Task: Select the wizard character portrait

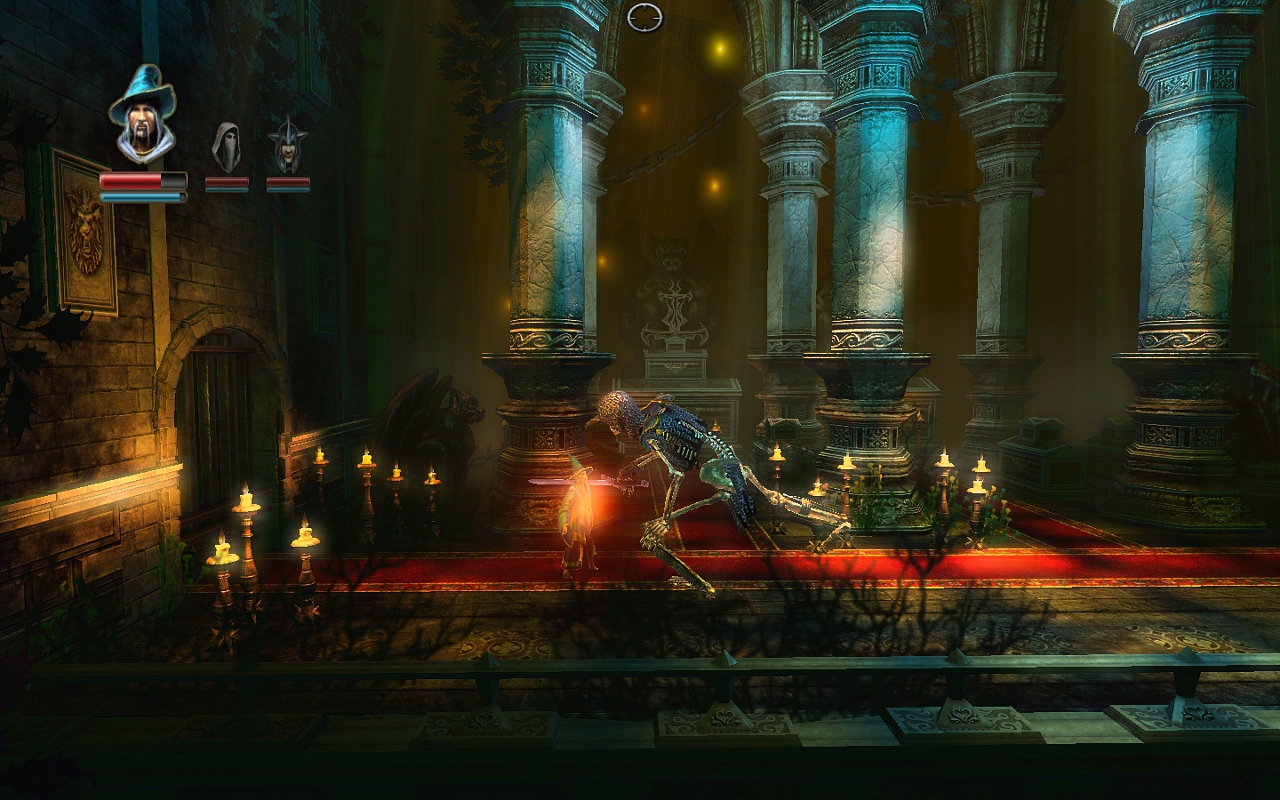Action: 142,114
